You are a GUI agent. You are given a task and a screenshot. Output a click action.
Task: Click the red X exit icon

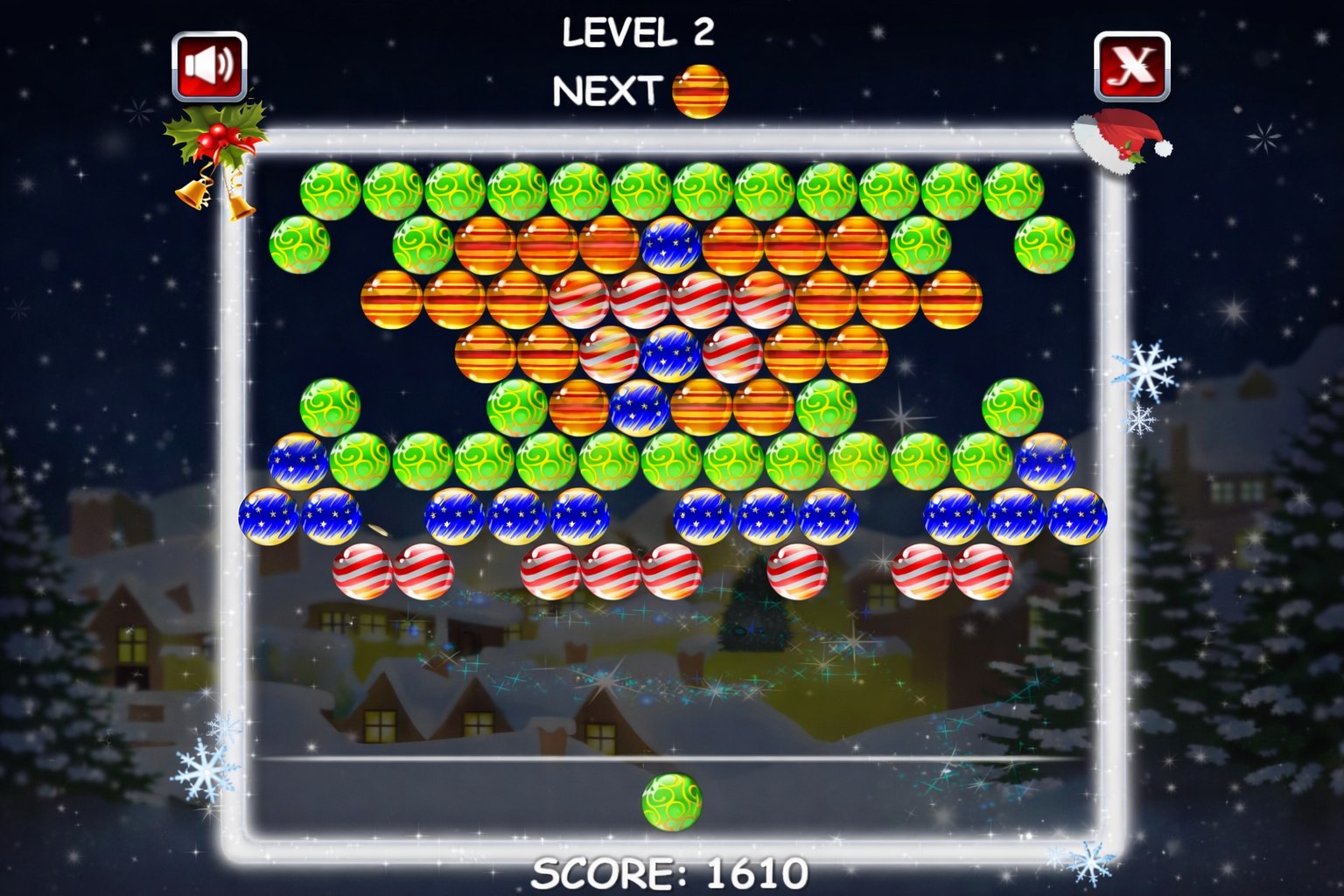[x=1133, y=66]
